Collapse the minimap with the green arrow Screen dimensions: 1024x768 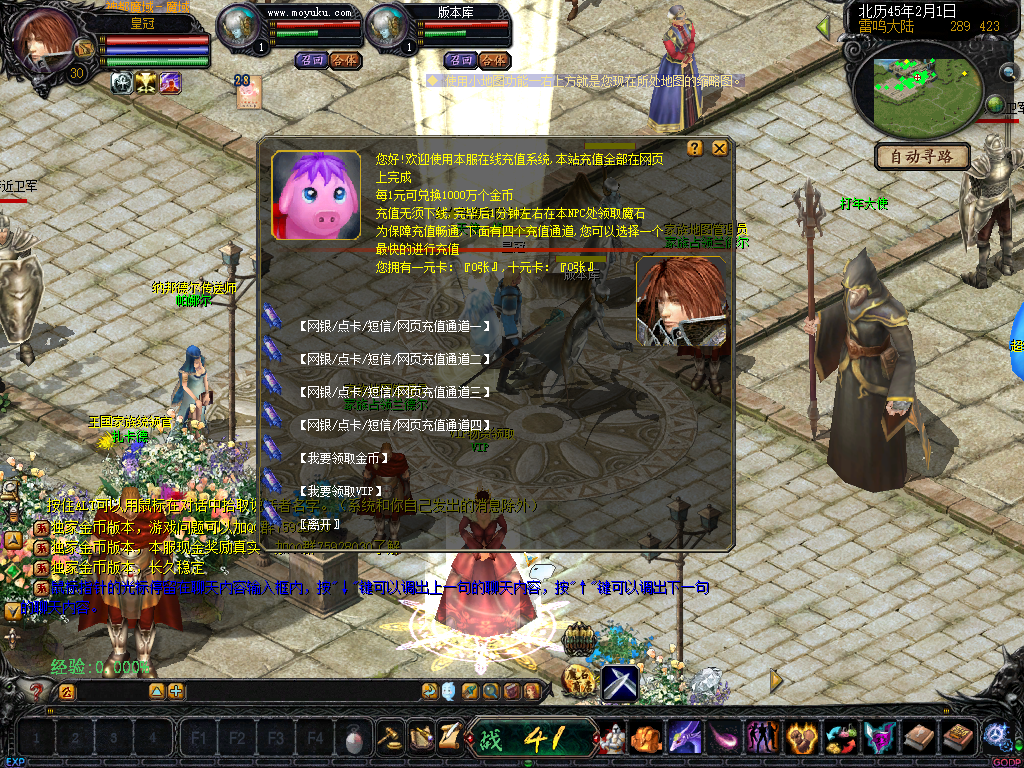pos(823,27)
